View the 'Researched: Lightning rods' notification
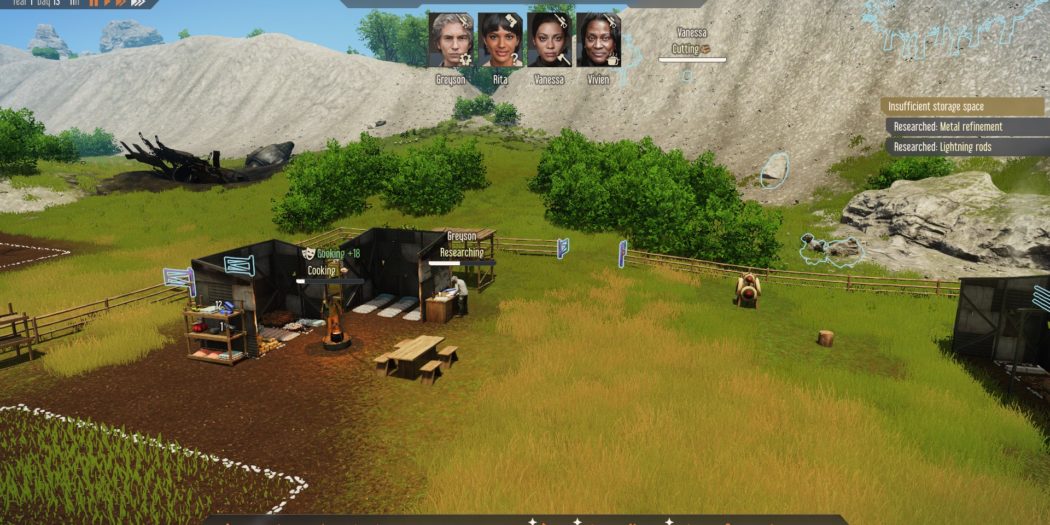The width and height of the screenshot is (1050, 525). click(x=966, y=147)
